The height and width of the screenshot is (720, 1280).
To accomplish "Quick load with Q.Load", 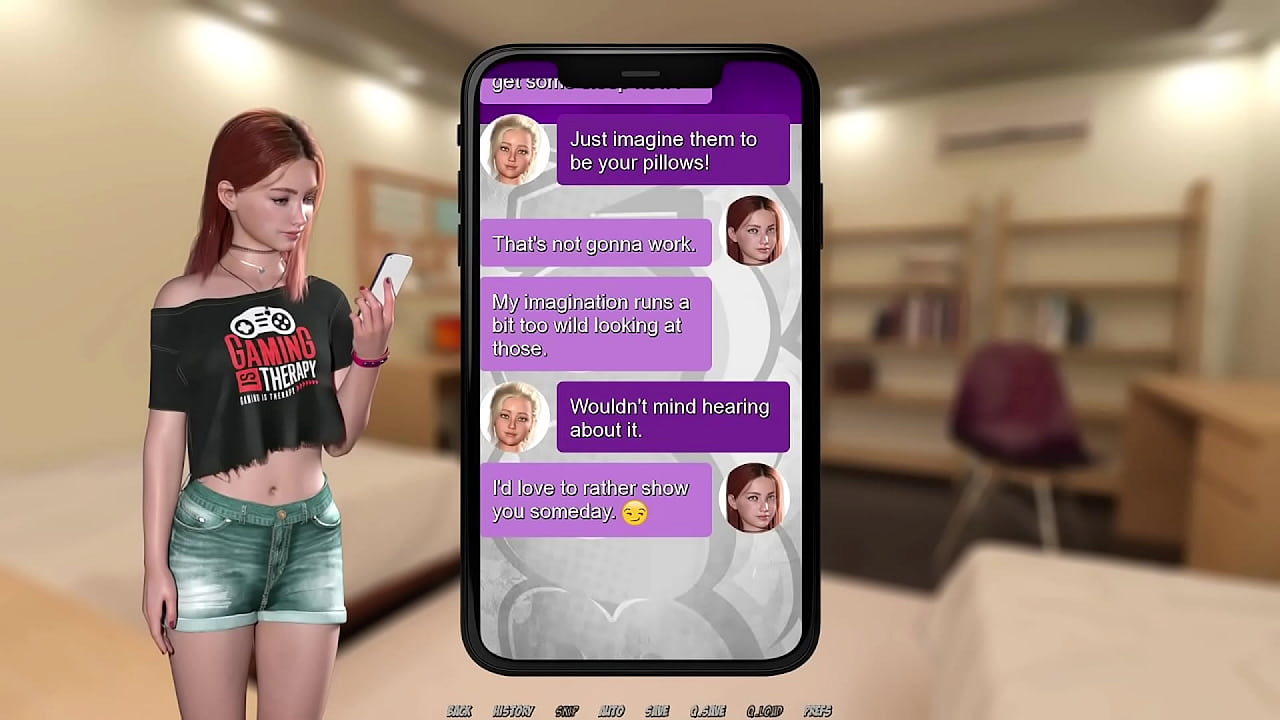I will pos(764,711).
